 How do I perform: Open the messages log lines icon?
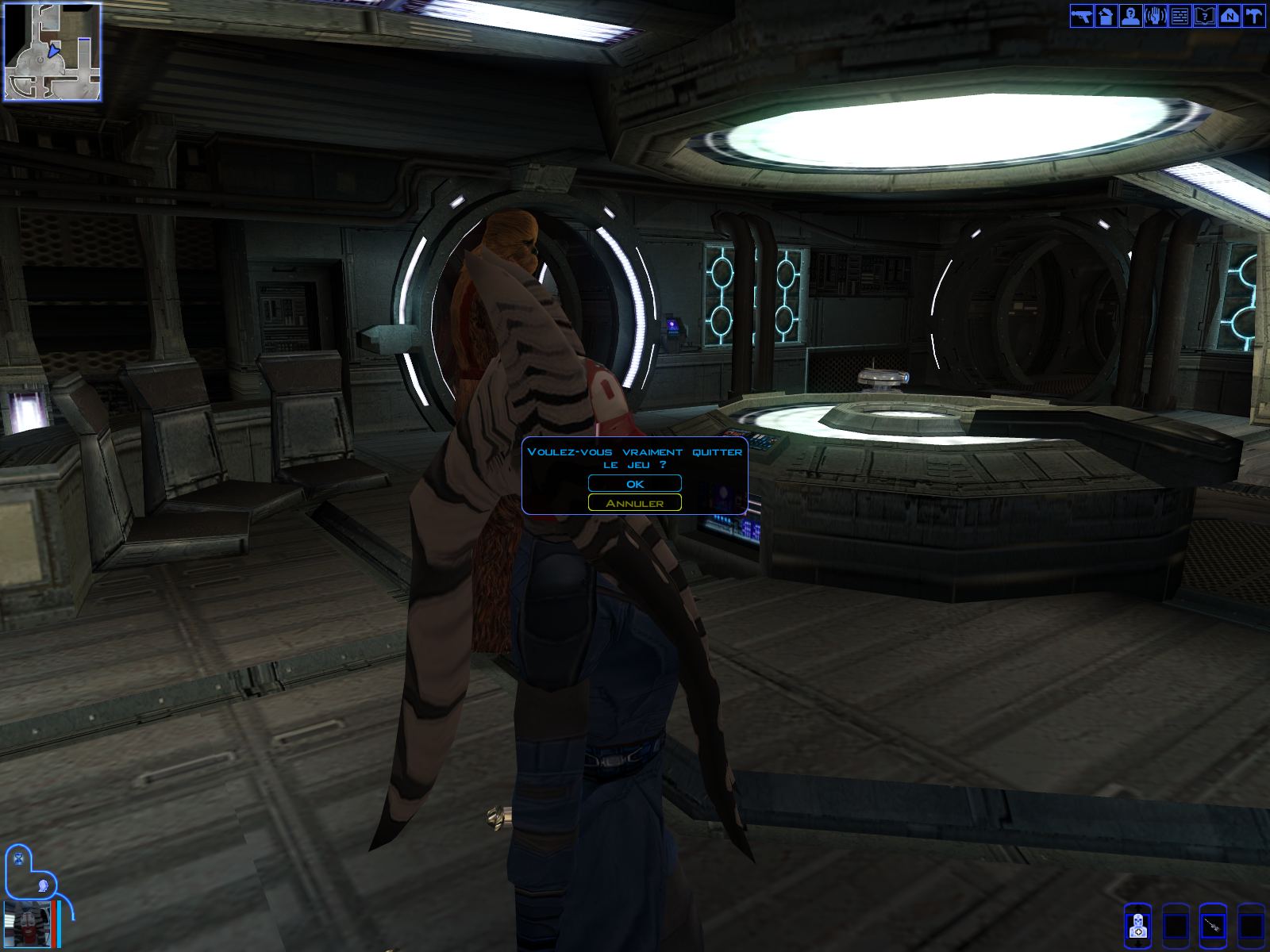point(1180,16)
